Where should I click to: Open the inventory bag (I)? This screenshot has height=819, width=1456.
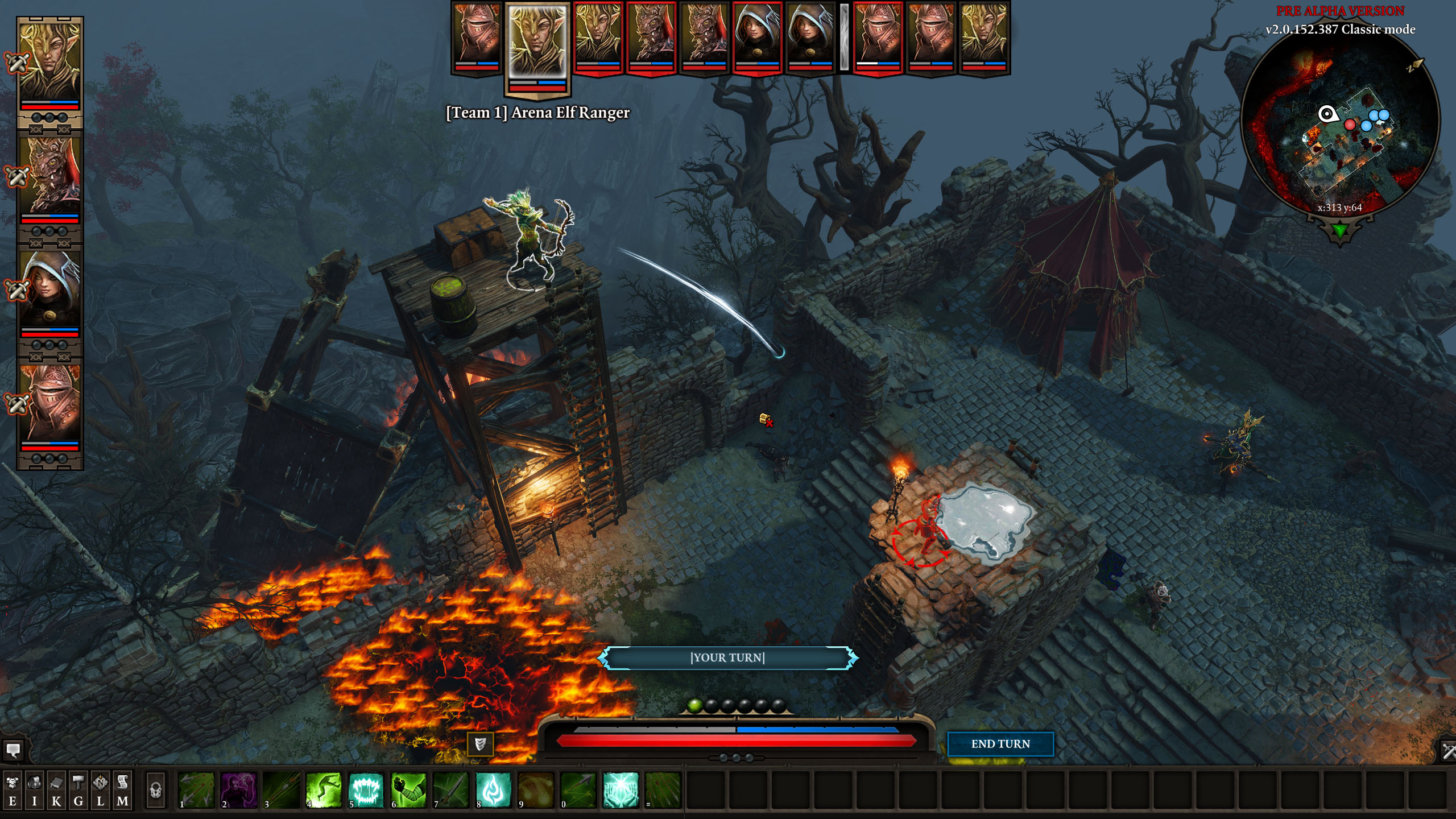click(34, 790)
